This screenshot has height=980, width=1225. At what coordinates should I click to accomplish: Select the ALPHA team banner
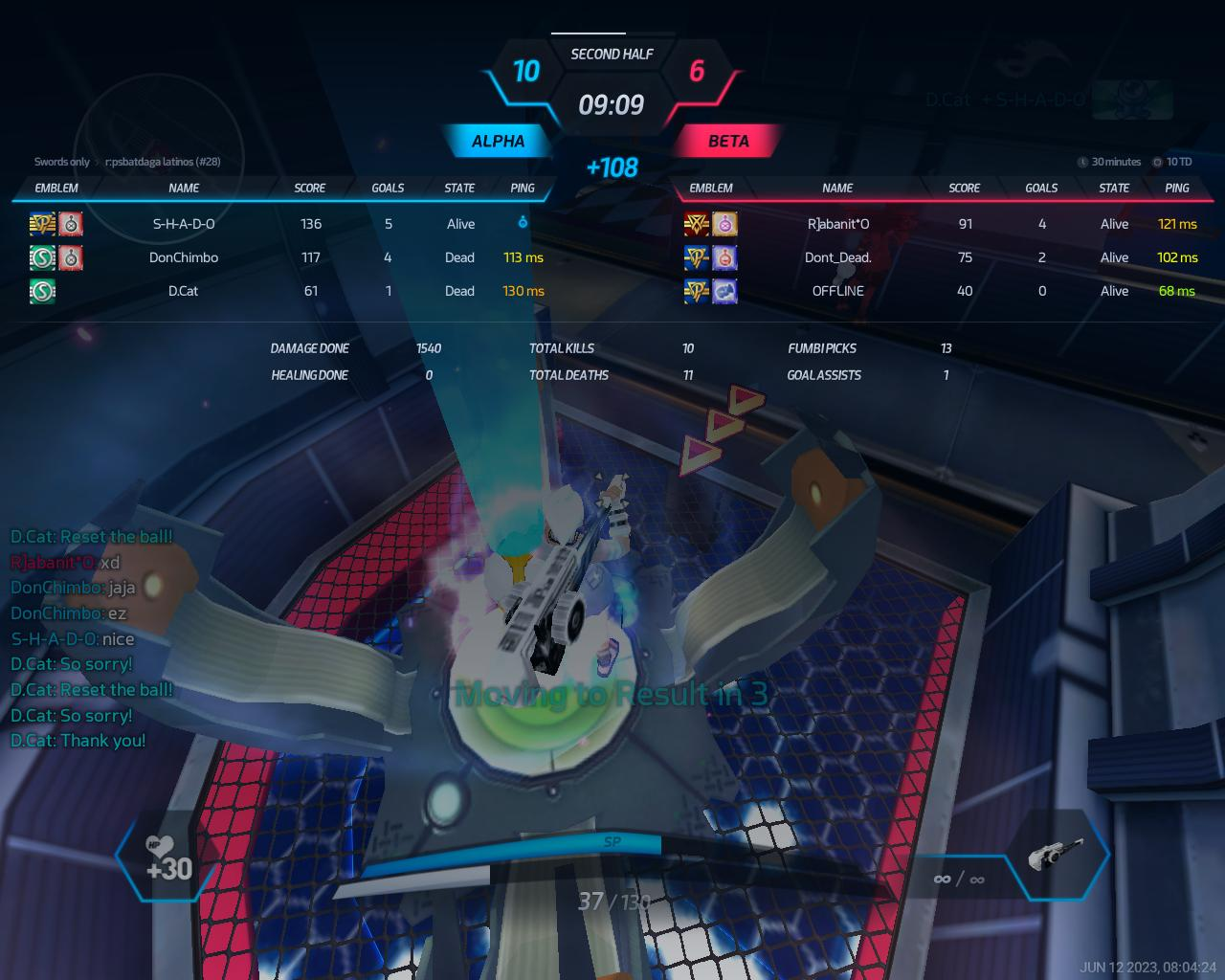(x=499, y=142)
